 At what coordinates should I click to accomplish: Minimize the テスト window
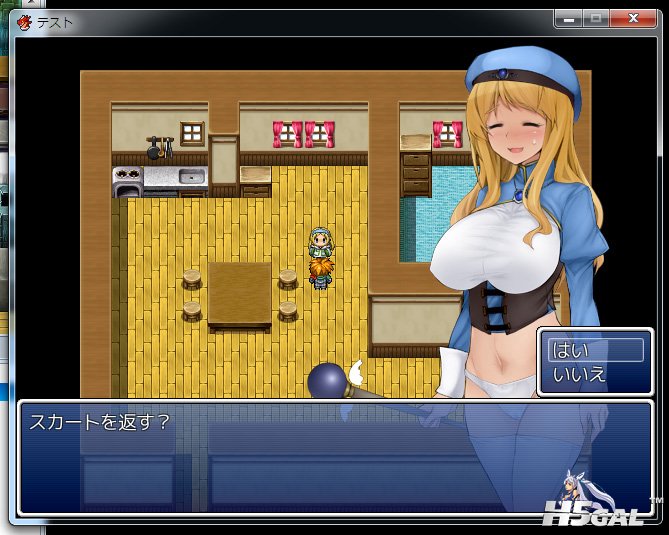(x=570, y=18)
